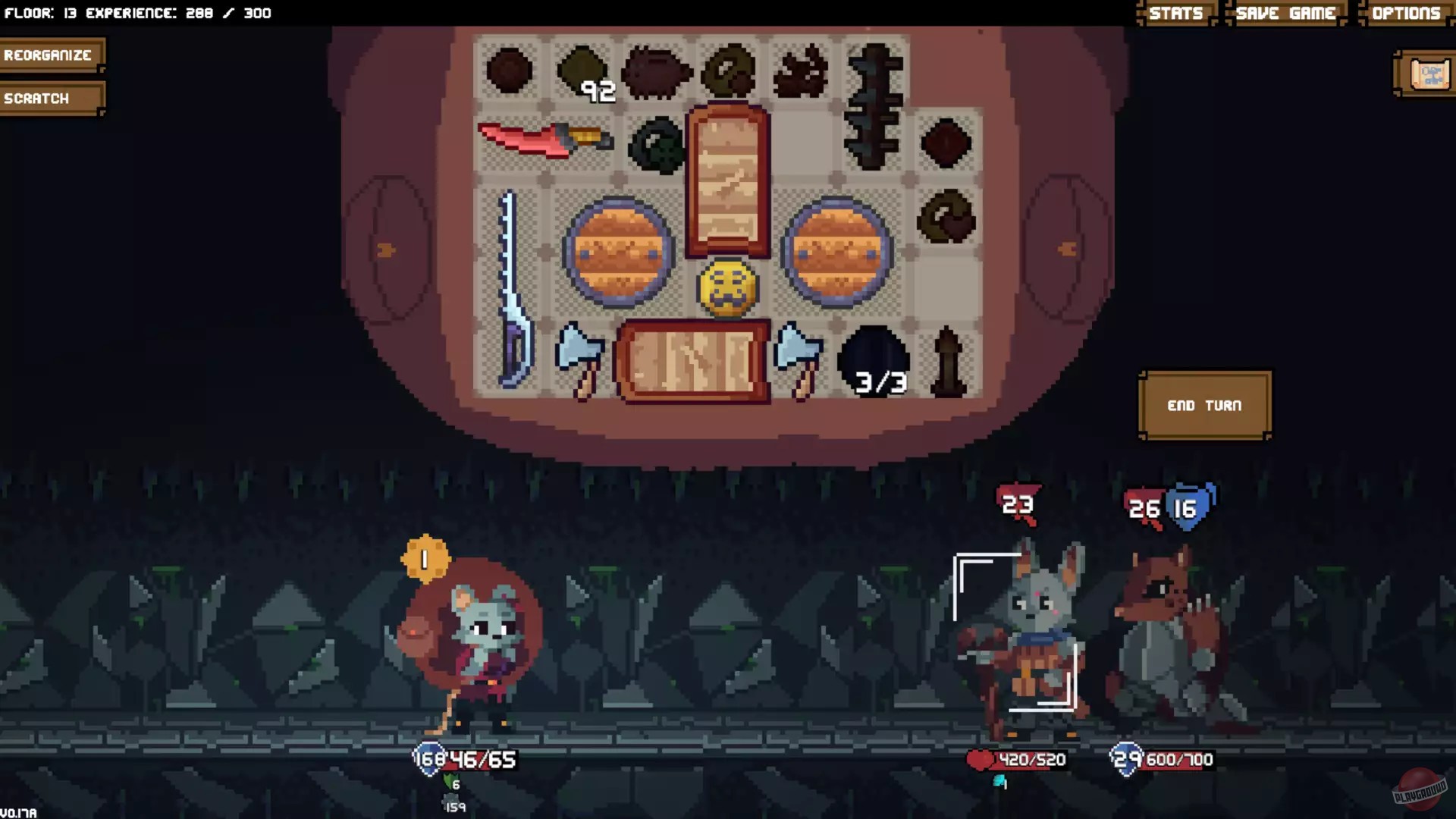Screen dimensions: 1456x819
Task: Open the Stats panel
Action: [1175, 12]
